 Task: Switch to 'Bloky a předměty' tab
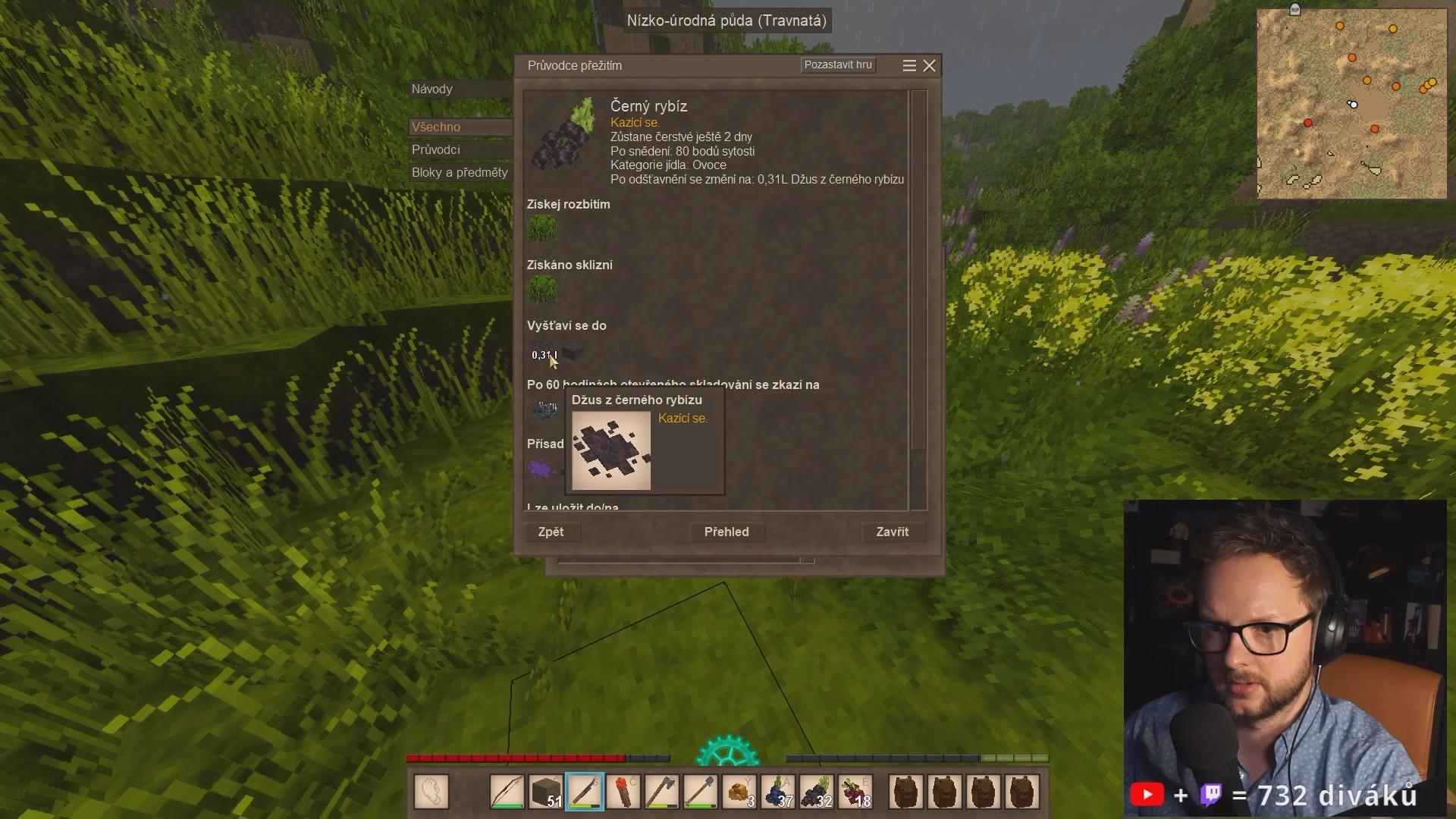[460, 173]
